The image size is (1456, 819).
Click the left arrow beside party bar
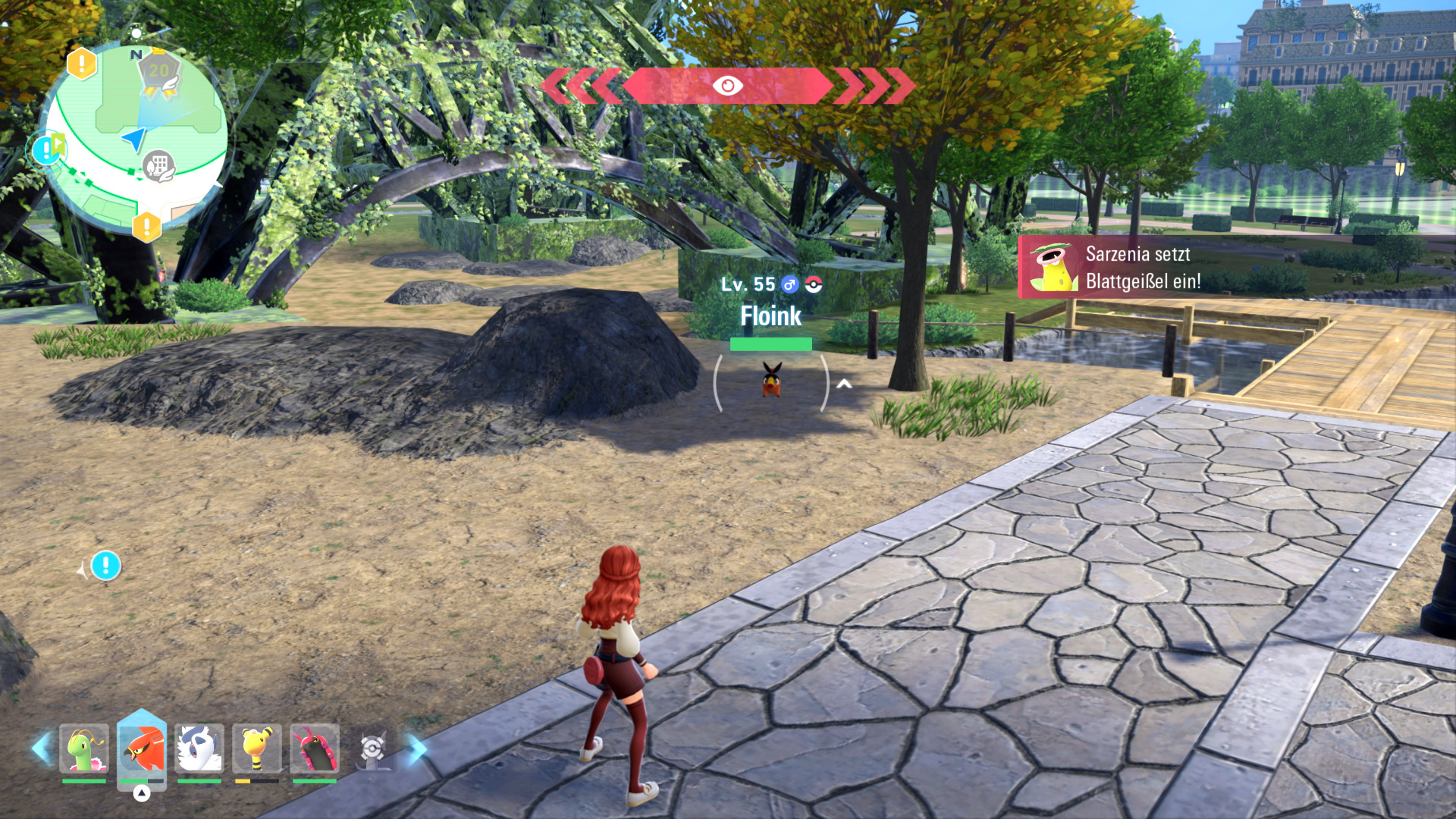(x=41, y=748)
